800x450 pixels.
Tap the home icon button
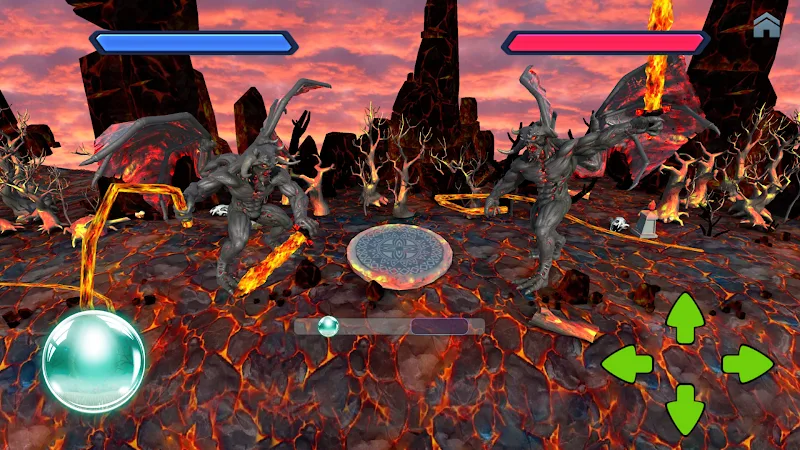click(767, 26)
